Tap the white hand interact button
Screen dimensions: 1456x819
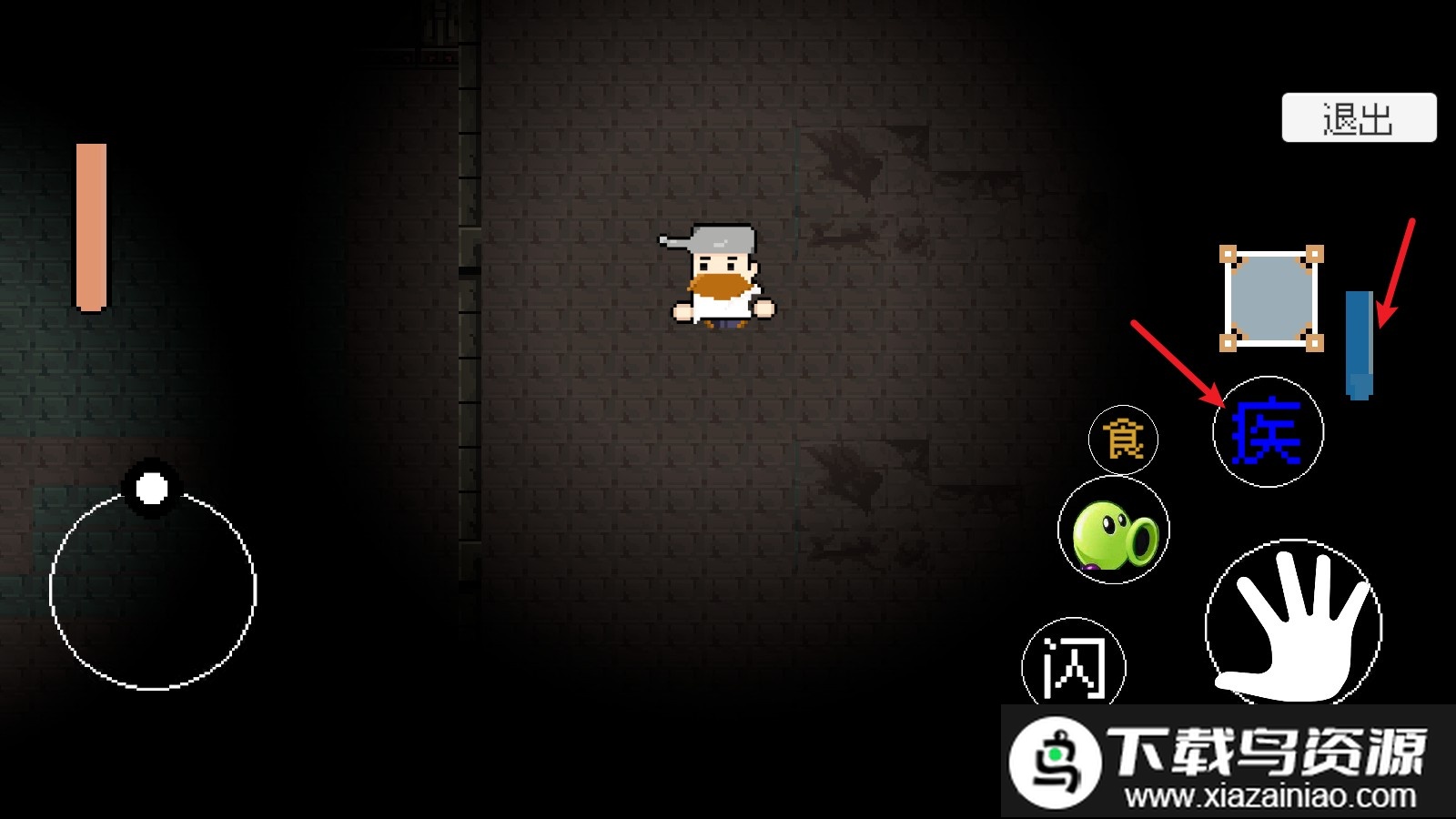pos(1293,626)
